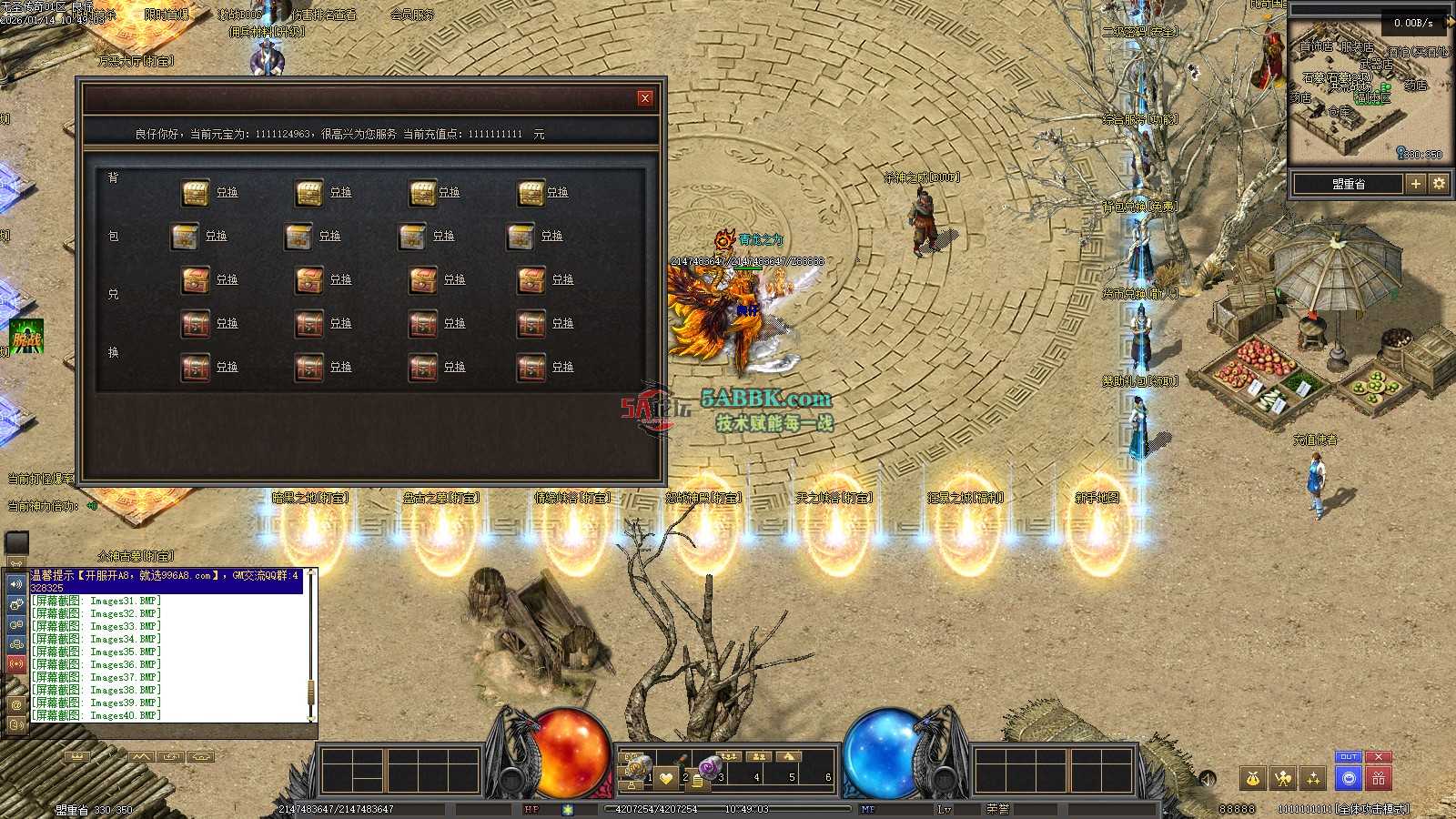Close the backpack exchange window
The height and width of the screenshot is (819, 1456).
pos(645,98)
